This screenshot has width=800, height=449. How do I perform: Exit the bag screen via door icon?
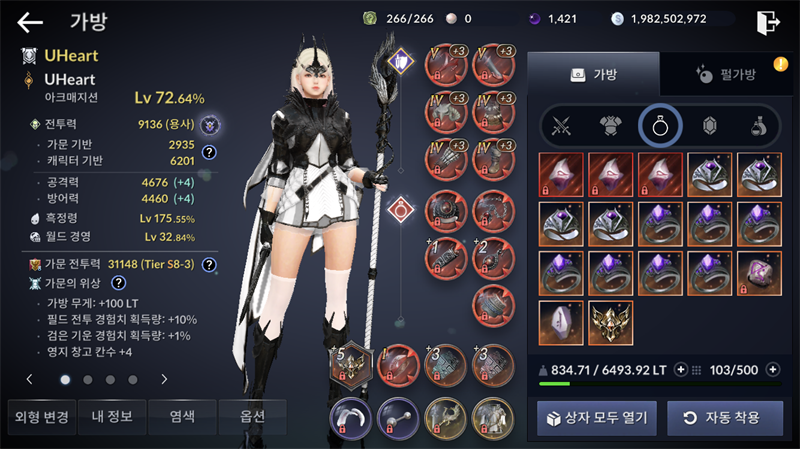pos(767,22)
